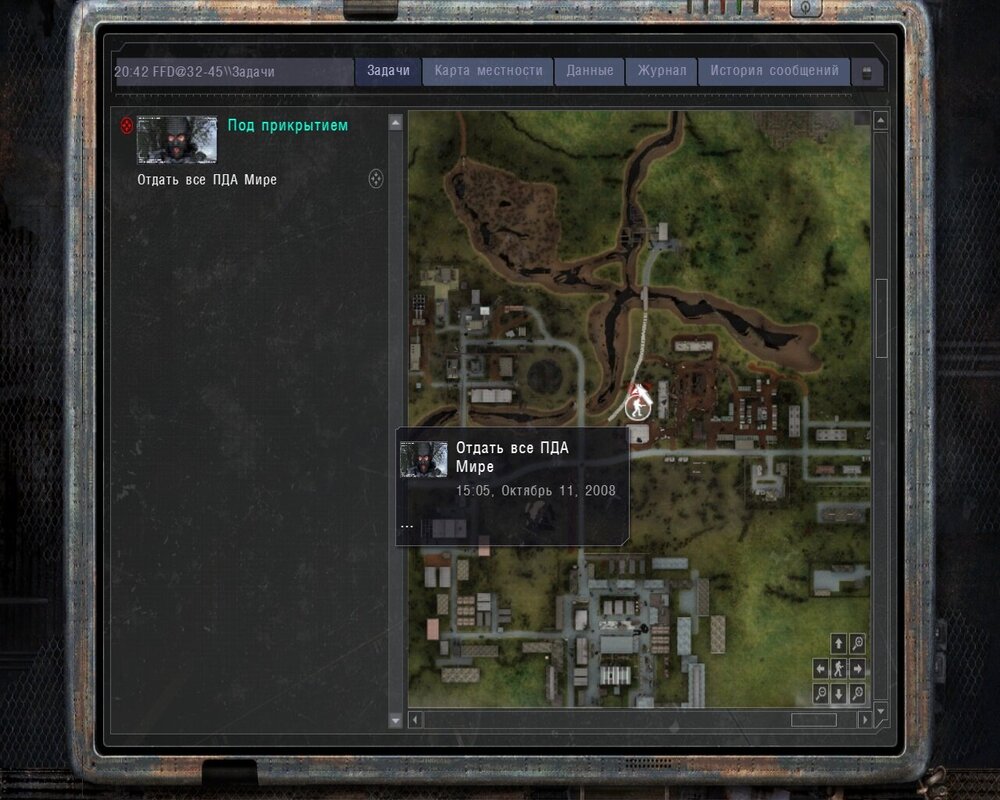Open the Карта местности tab
The width and height of the screenshot is (1000, 800).
tap(488, 71)
